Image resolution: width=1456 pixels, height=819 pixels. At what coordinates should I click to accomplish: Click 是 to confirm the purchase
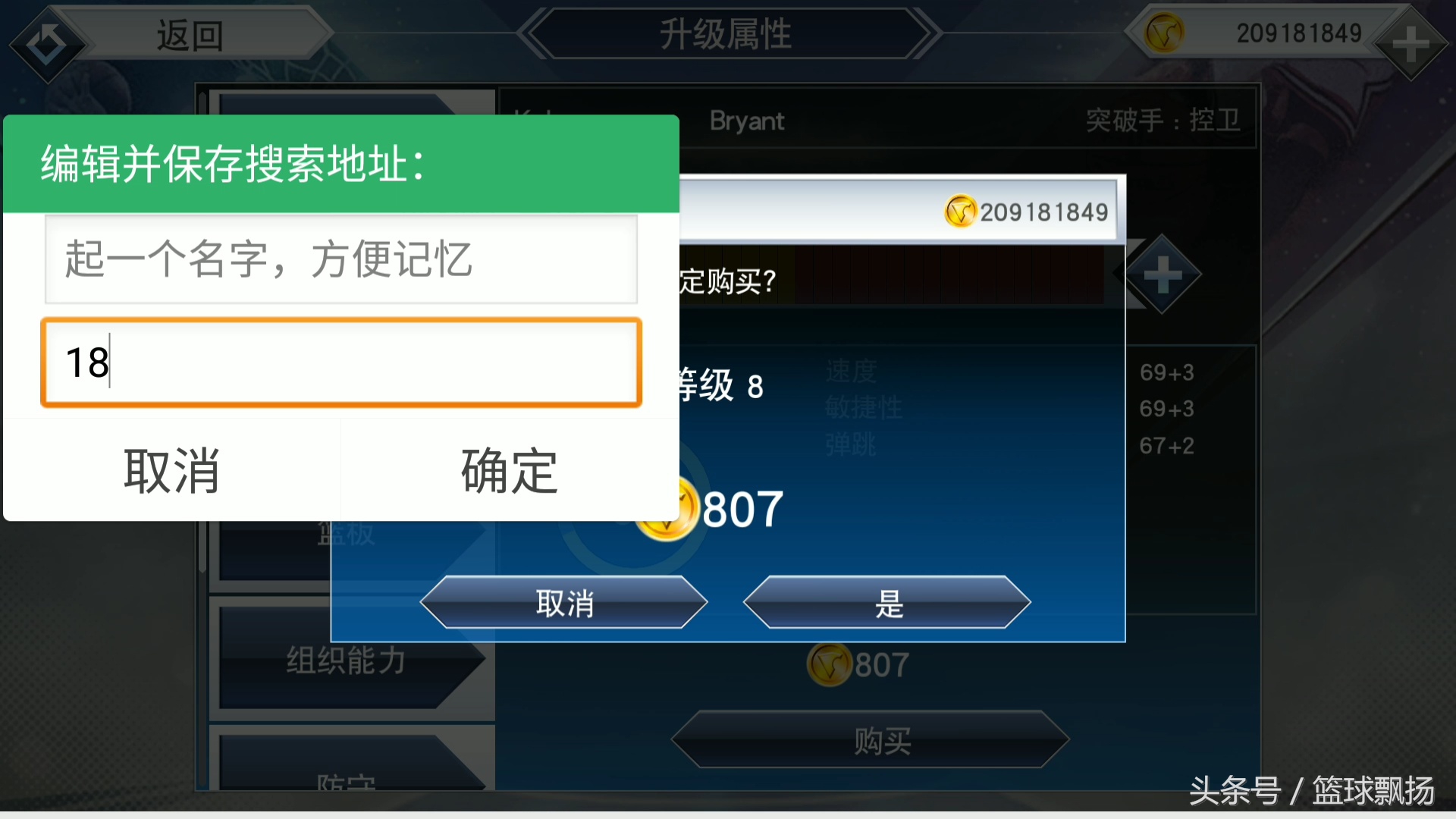887,603
